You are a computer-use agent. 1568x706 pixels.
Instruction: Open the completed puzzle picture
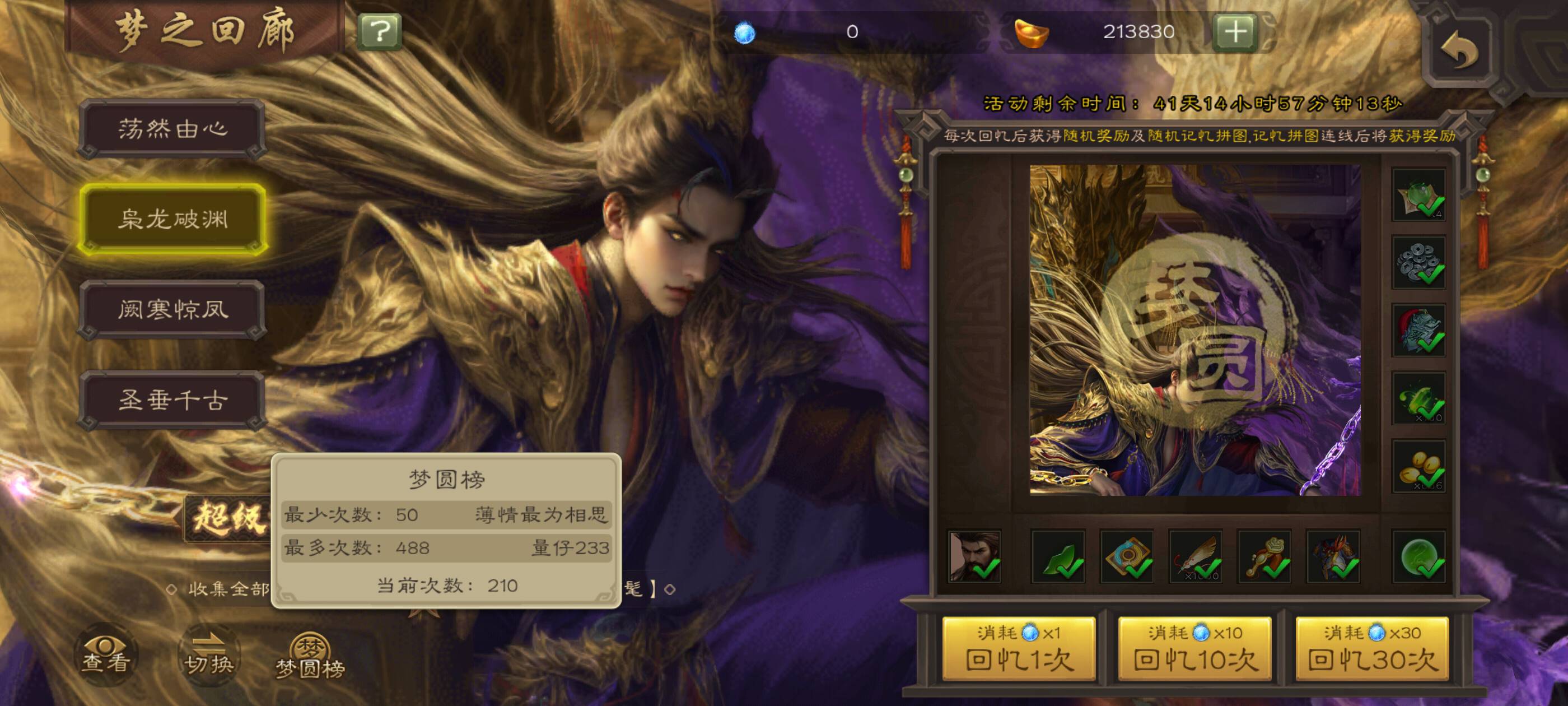tap(1195, 329)
